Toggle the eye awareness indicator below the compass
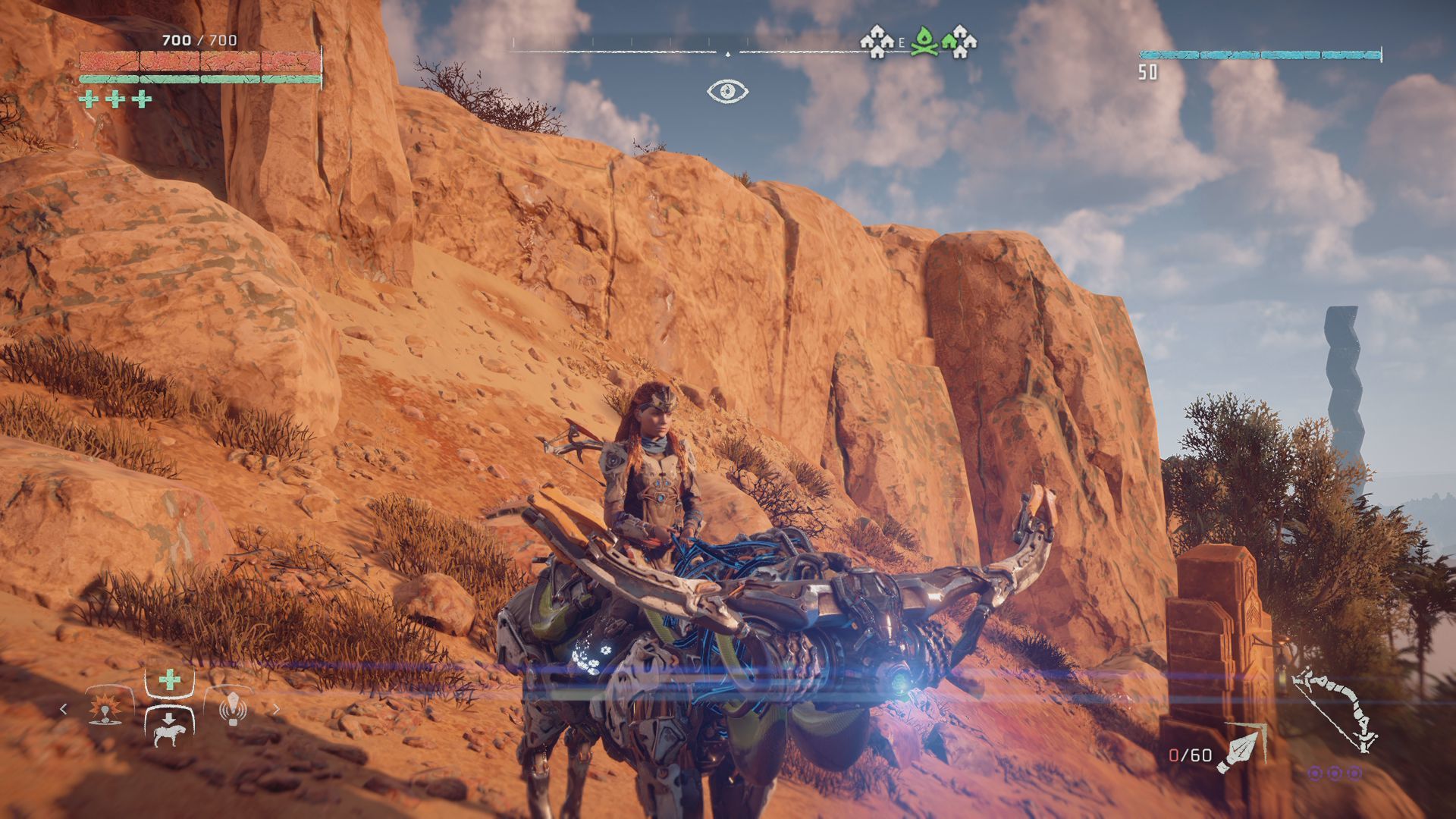1456x819 pixels. [x=726, y=91]
